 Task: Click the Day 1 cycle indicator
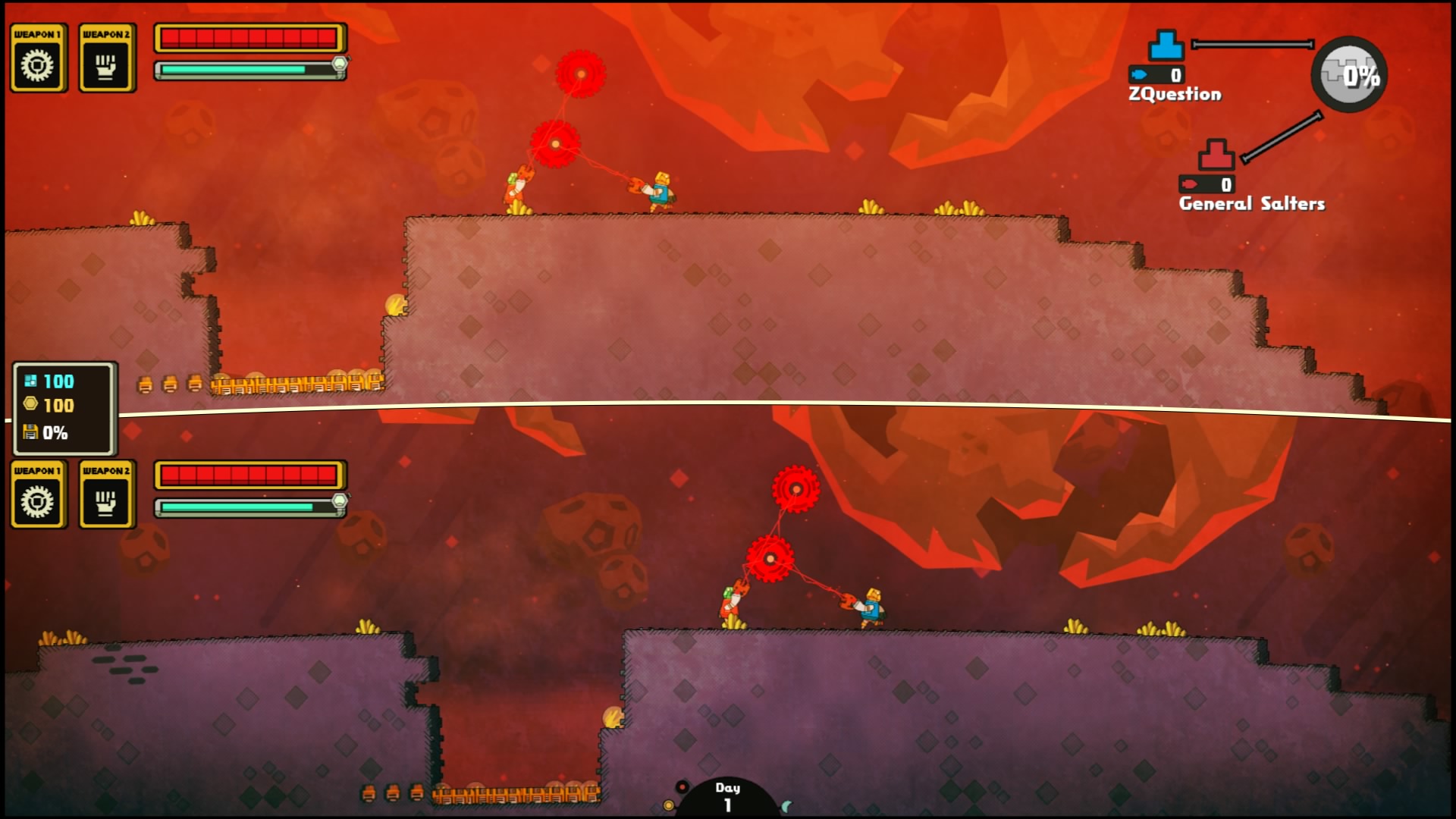[727, 796]
